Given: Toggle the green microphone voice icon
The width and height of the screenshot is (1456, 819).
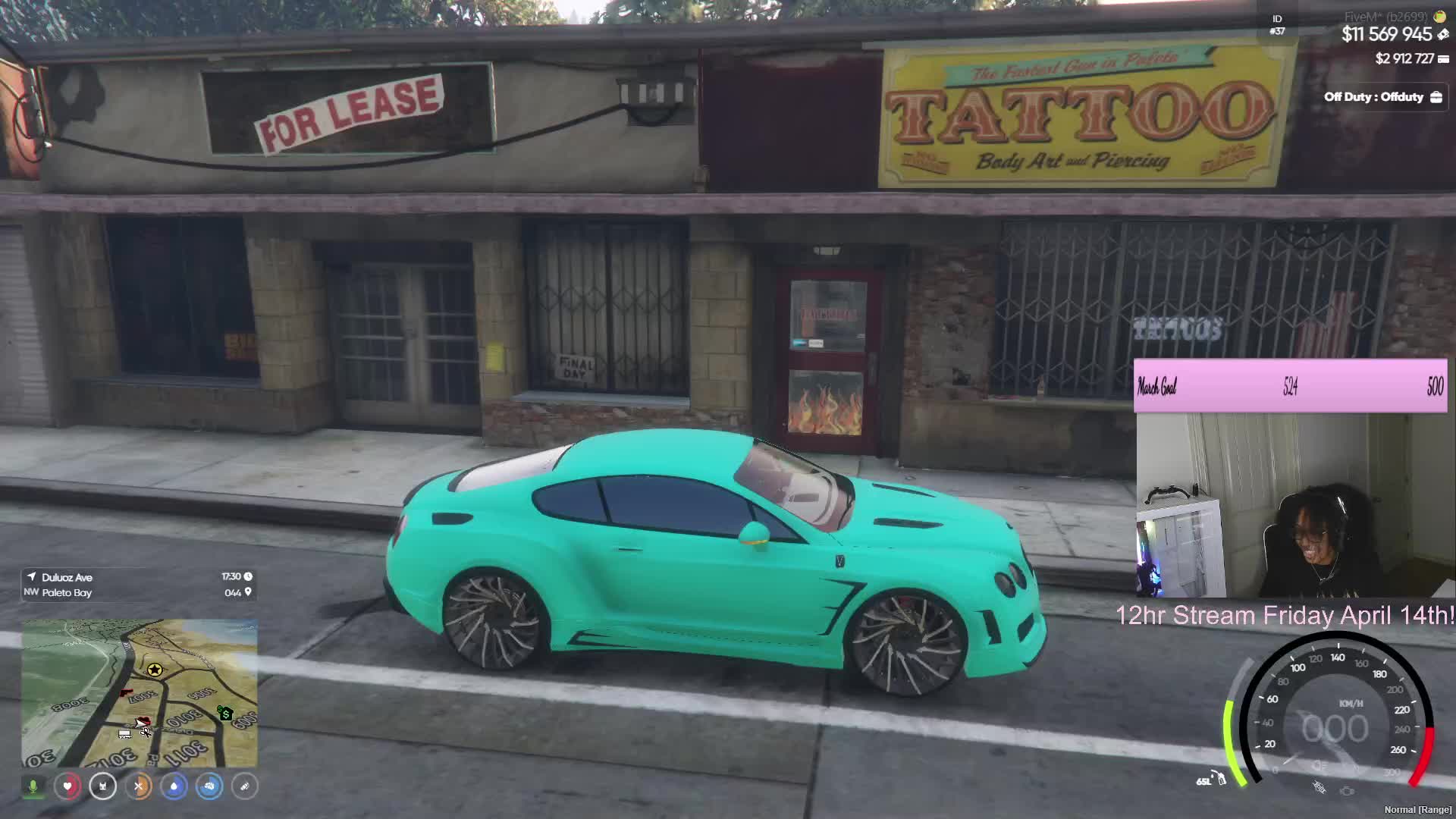Looking at the screenshot, I should [33, 786].
